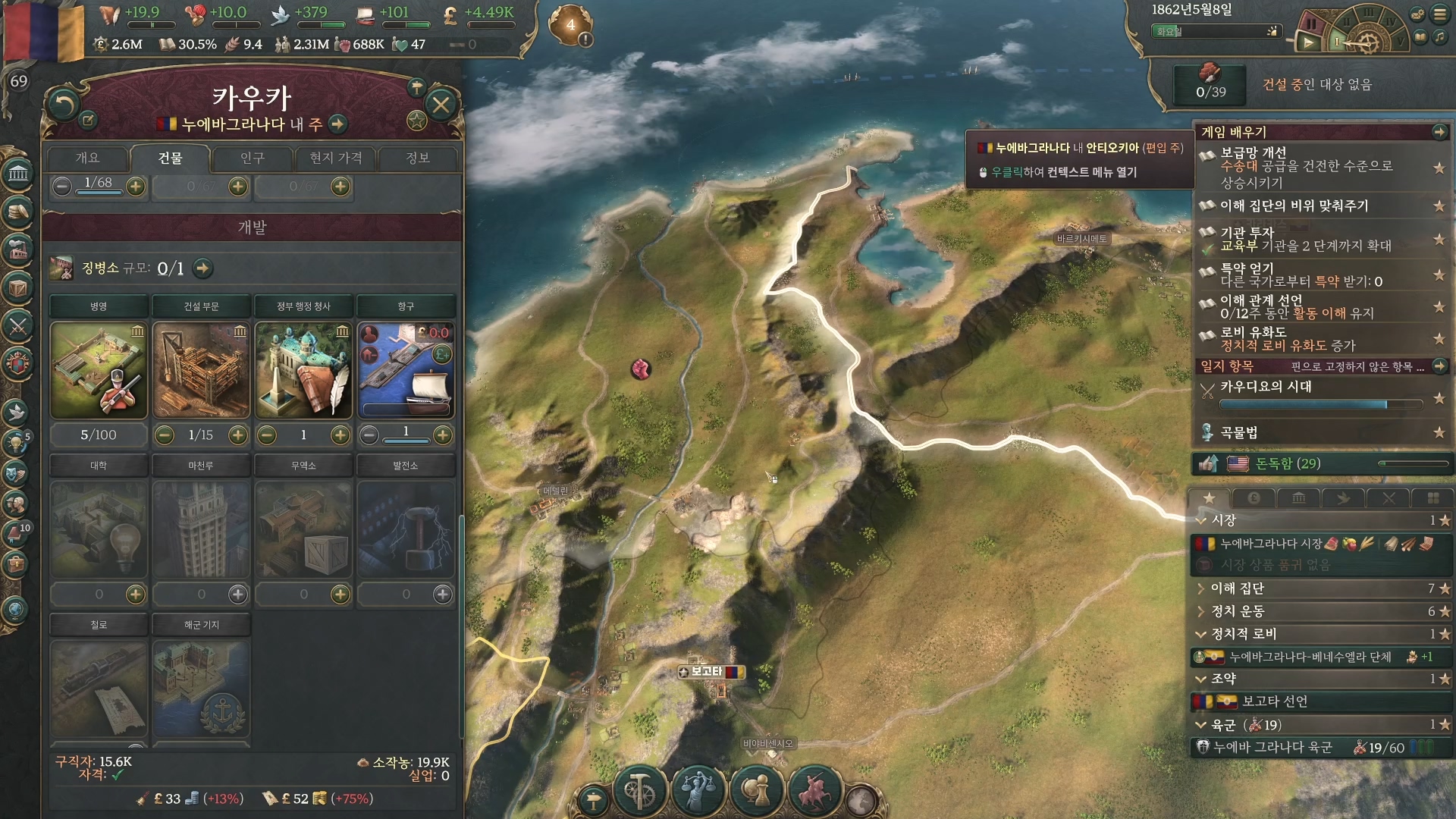Go back using the return arrow
Viewport: 1456px width, 819px height.
point(63,105)
